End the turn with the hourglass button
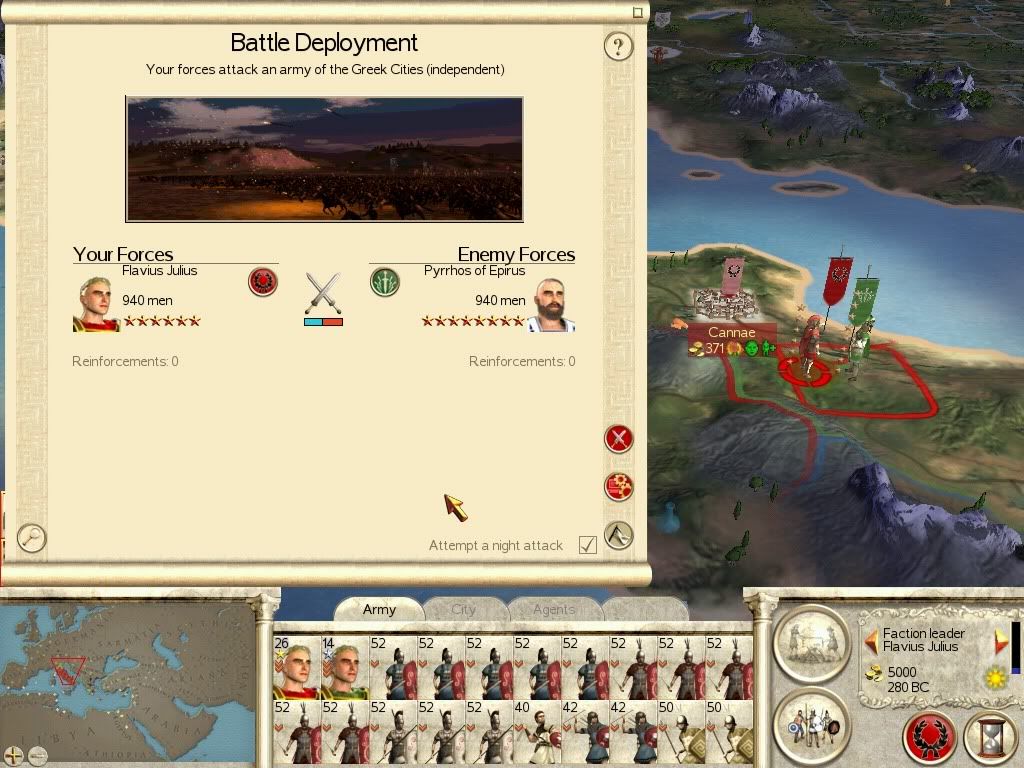The height and width of the screenshot is (768, 1024). [989, 739]
